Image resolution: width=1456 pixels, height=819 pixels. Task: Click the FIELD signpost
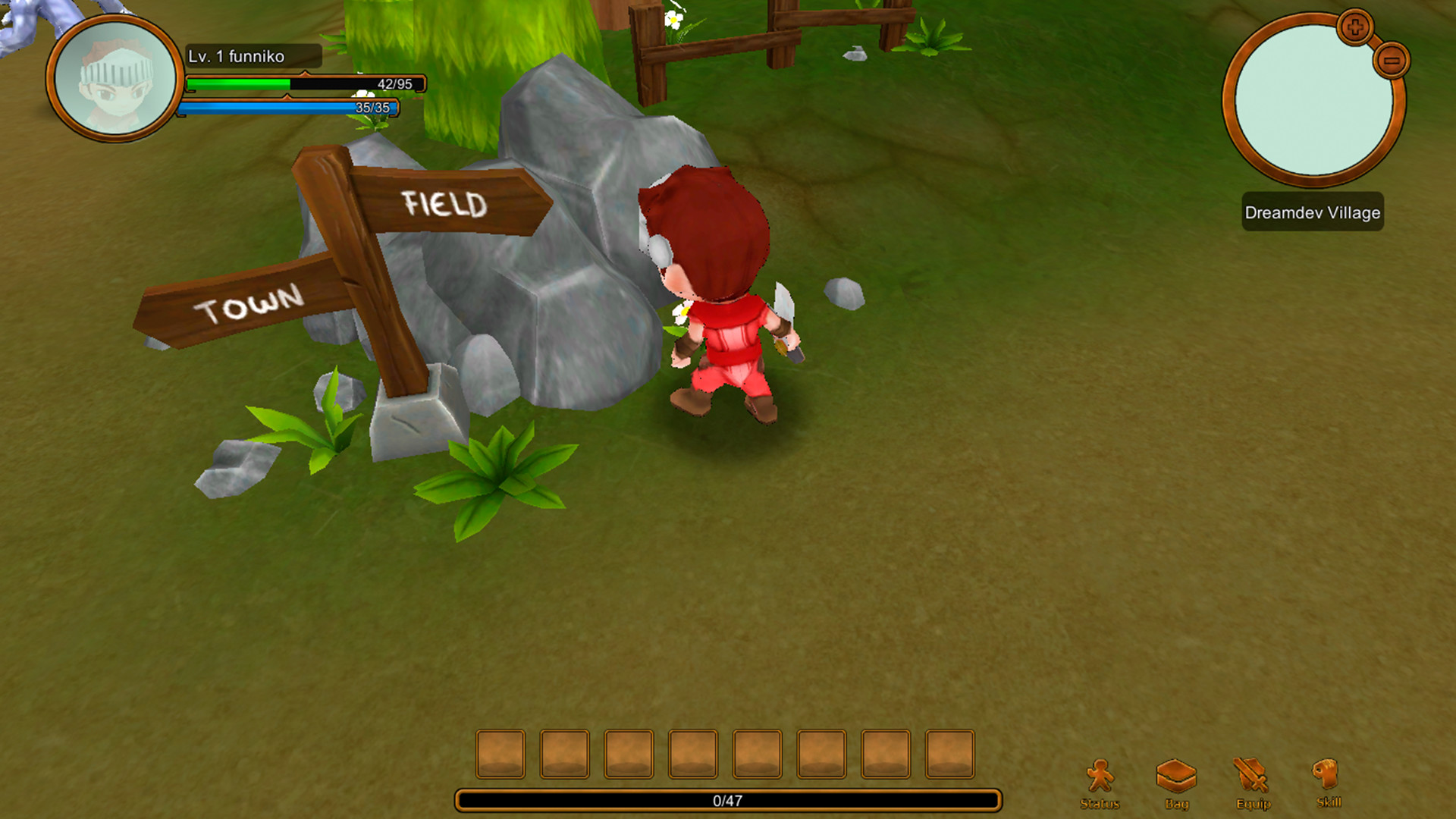[x=444, y=203]
